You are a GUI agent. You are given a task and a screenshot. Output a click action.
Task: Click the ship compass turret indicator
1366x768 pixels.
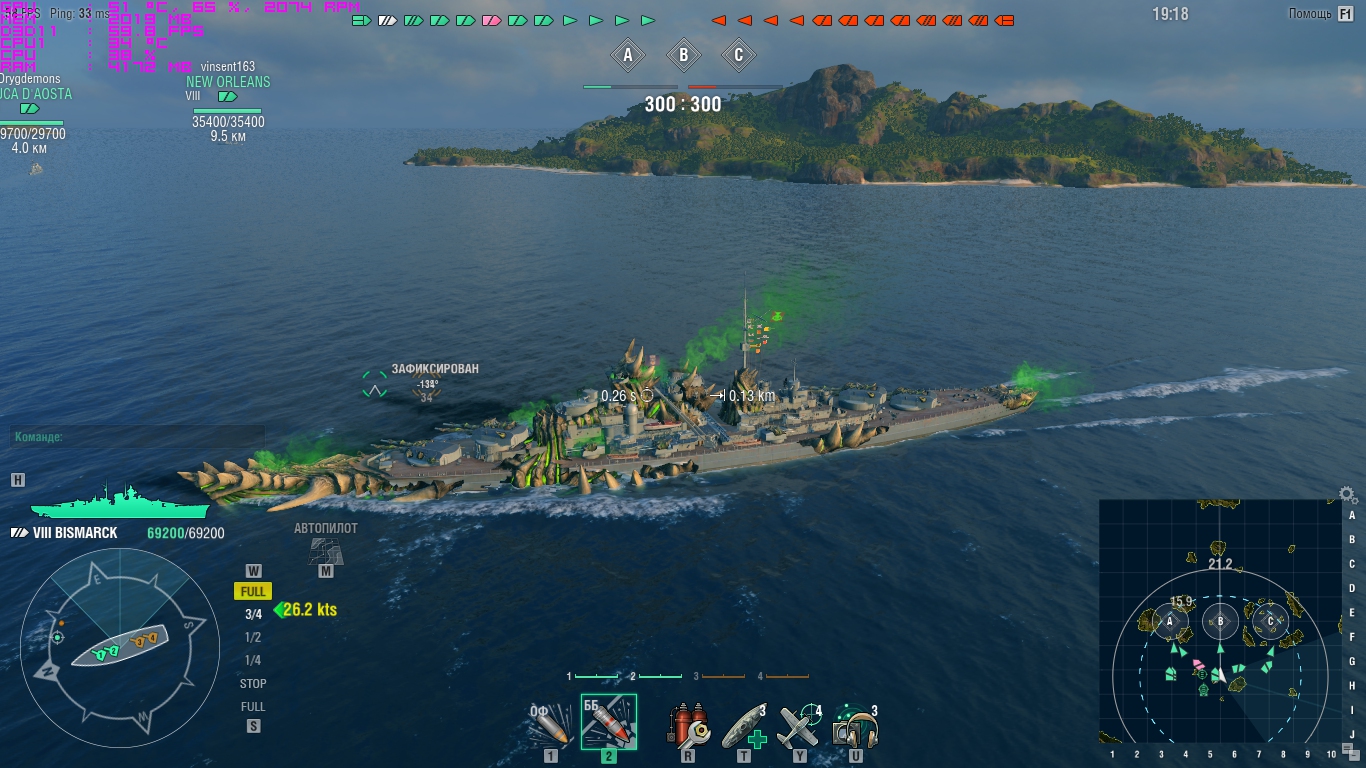click(120, 647)
